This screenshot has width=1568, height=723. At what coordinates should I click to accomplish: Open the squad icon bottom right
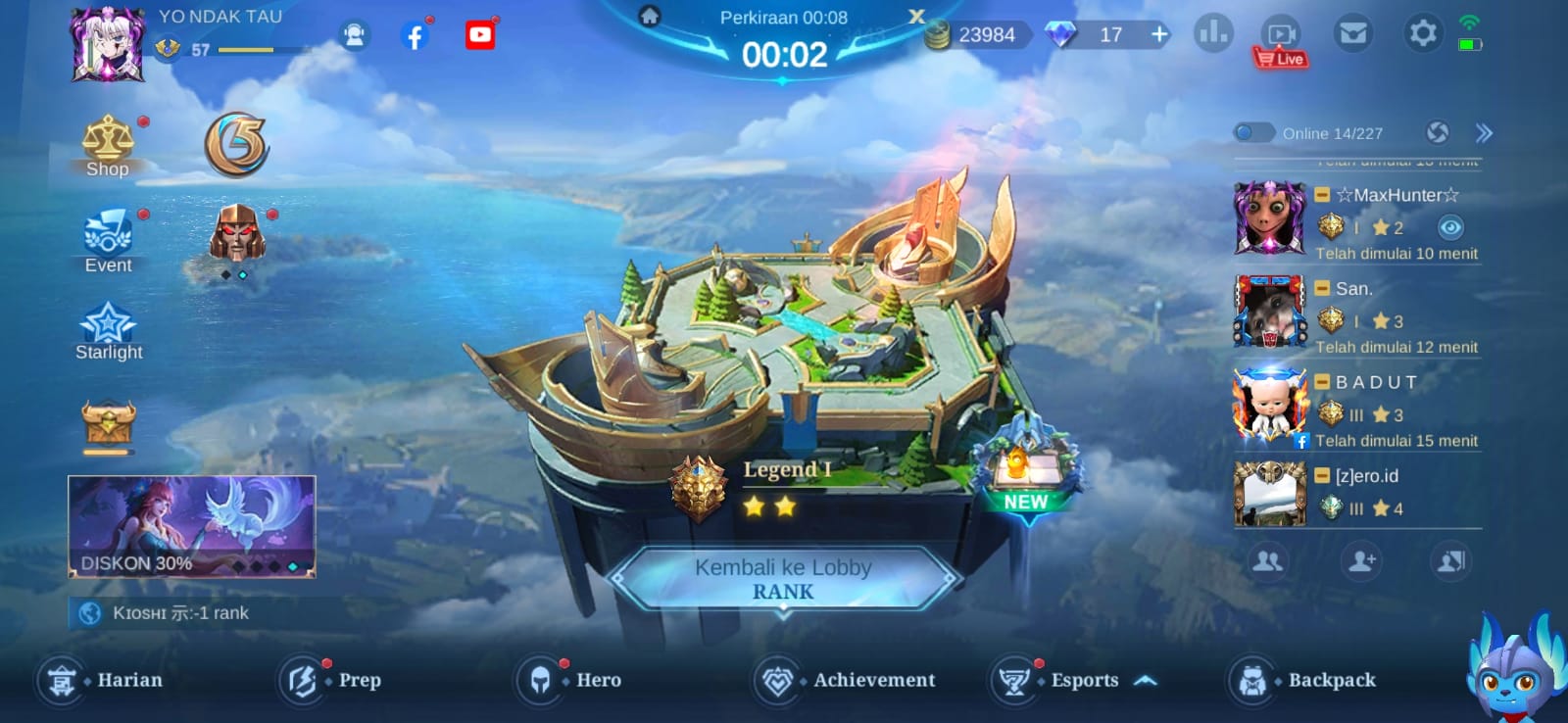(1449, 561)
